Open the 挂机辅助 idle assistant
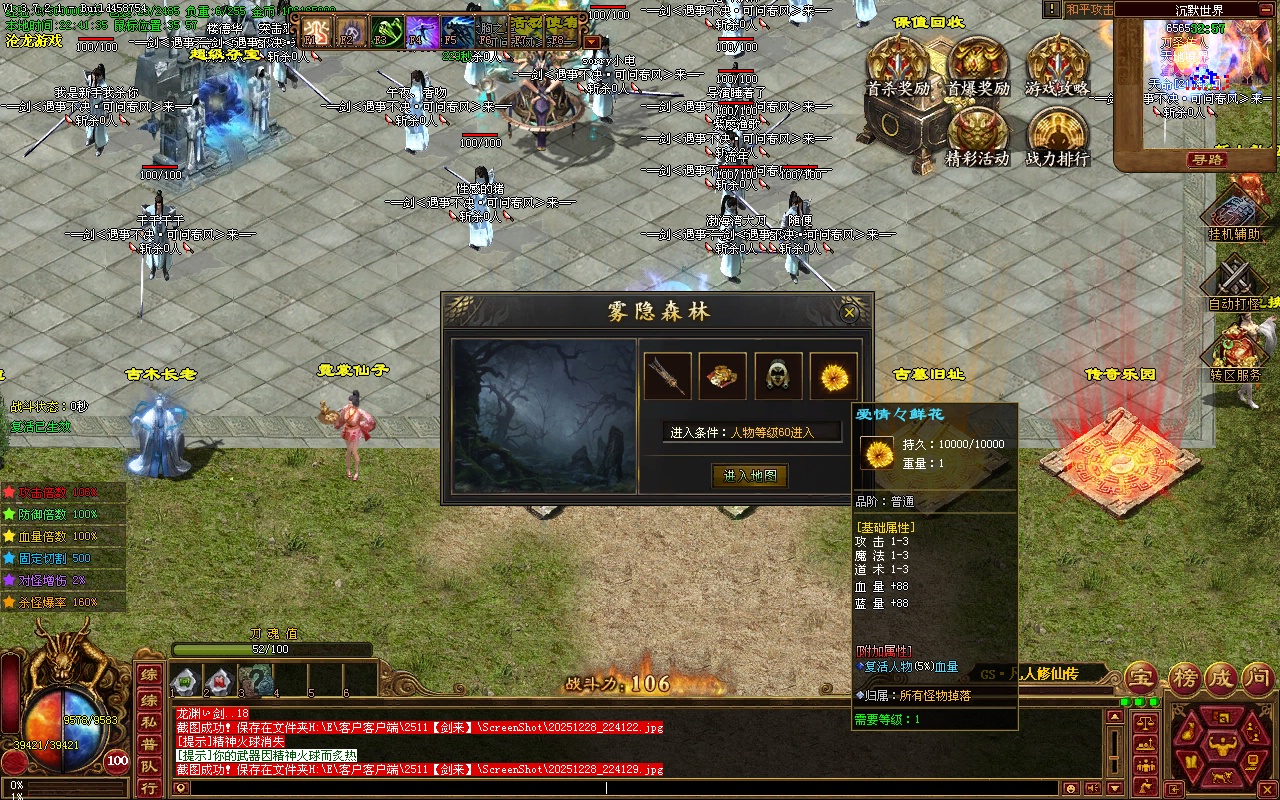 coord(1235,212)
